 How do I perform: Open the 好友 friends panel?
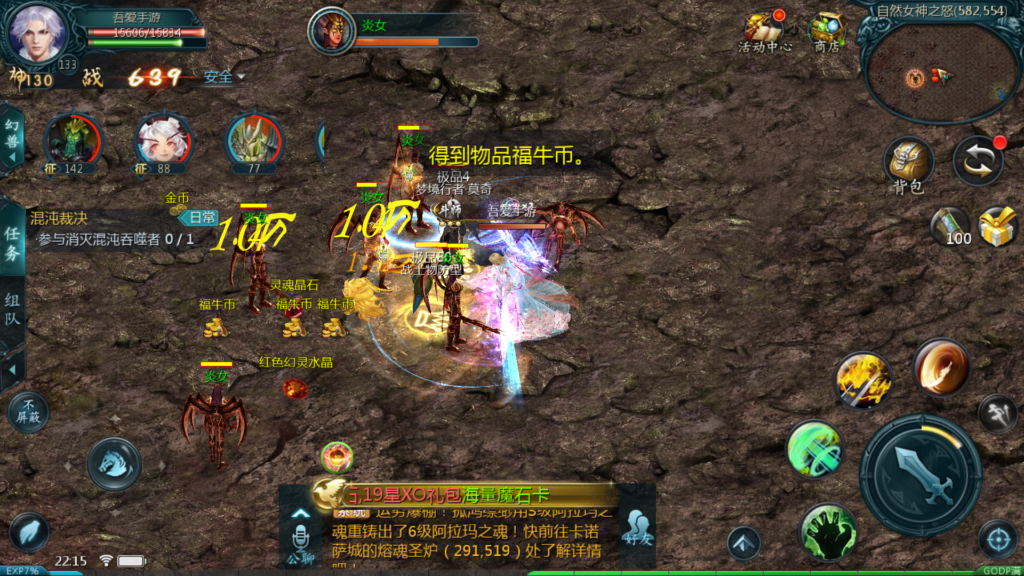pyautogui.click(x=637, y=528)
